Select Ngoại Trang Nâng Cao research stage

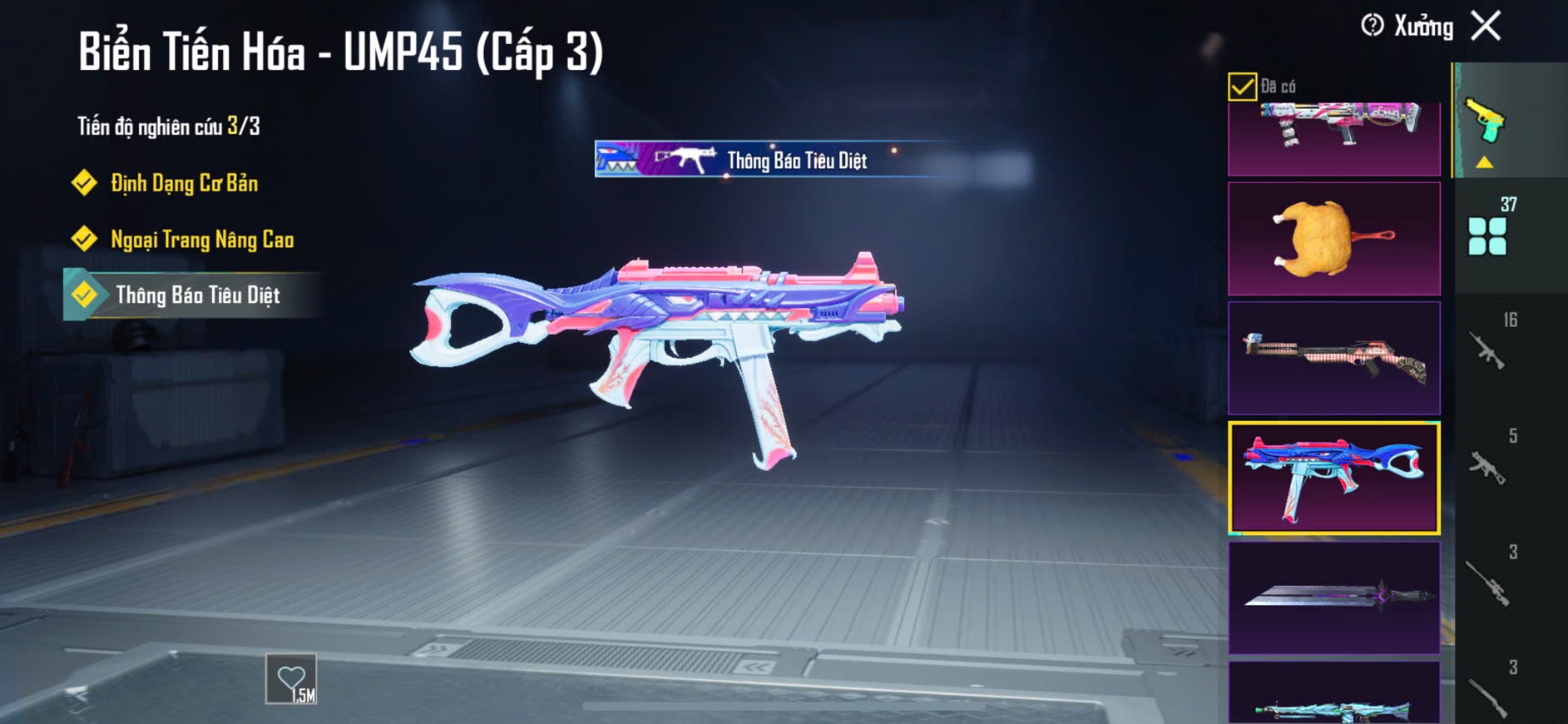[202, 240]
